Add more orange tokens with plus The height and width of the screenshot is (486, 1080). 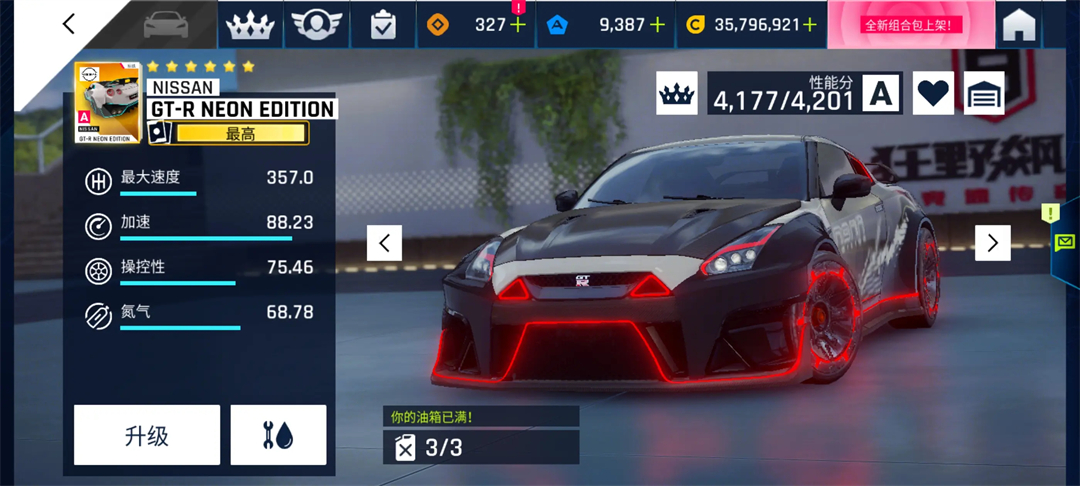[x=517, y=25]
